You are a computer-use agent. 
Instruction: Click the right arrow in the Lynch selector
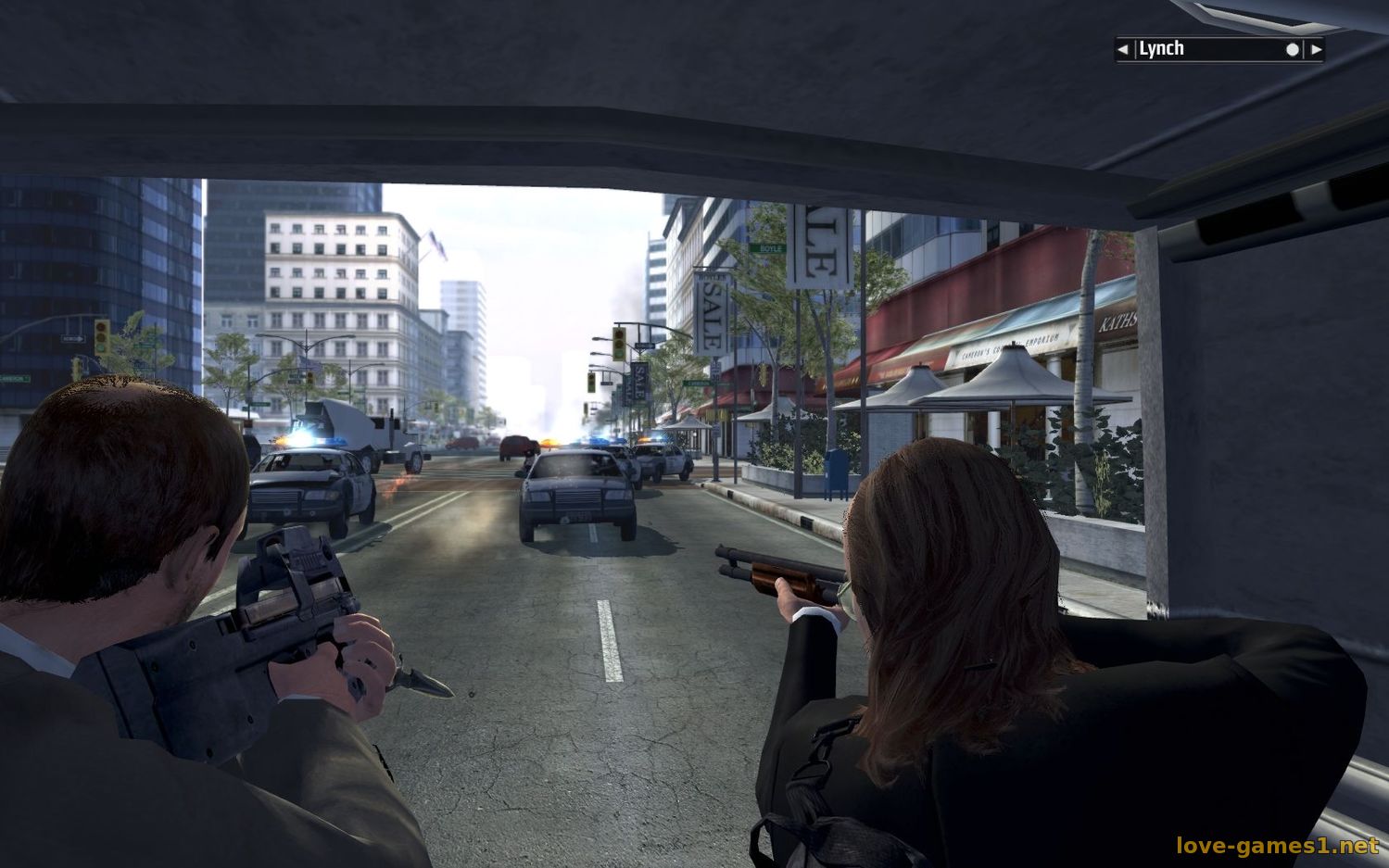point(1316,49)
